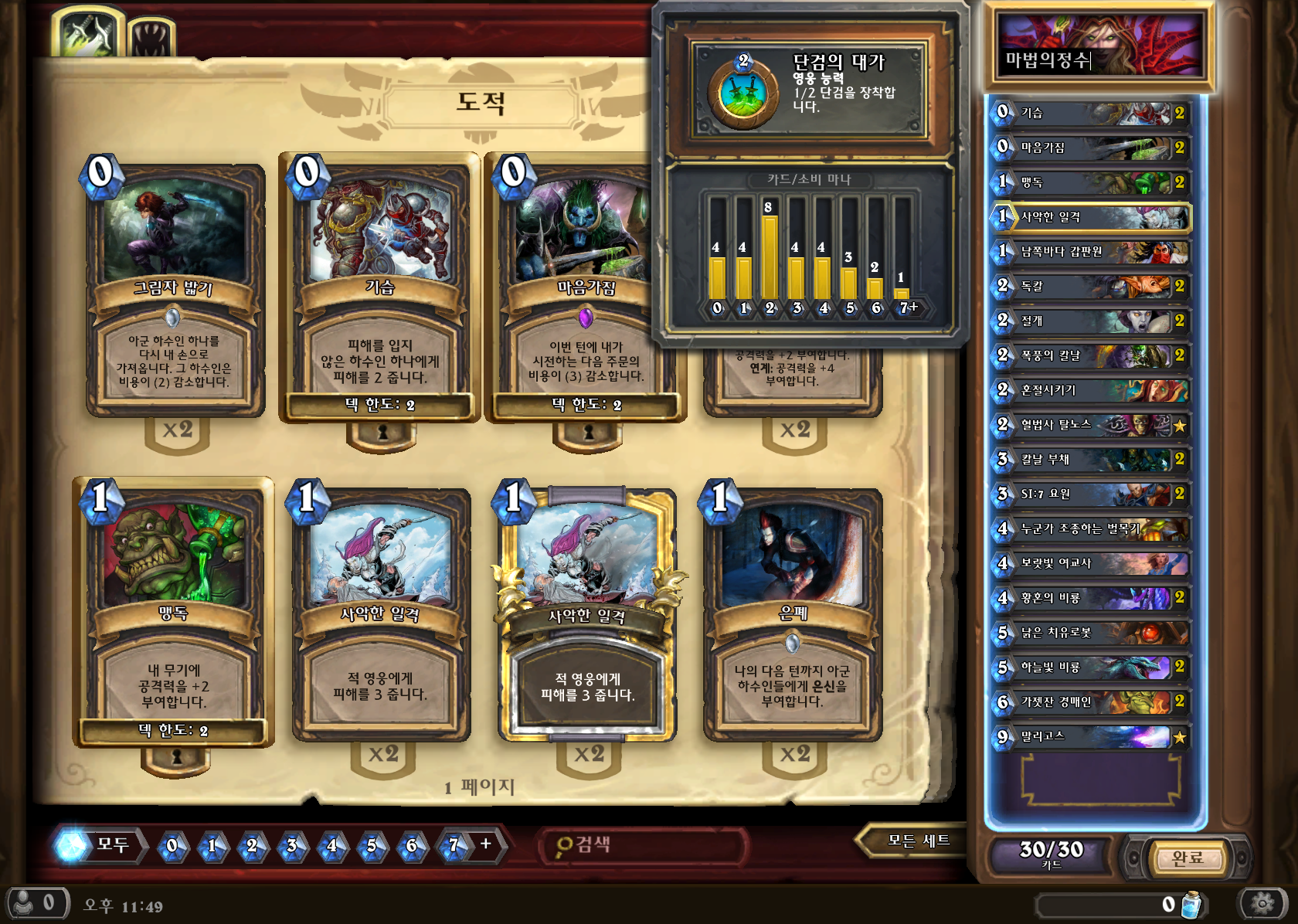Filter cards by mana cost 3
Screen dimensions: 1298x924
click(292, 846)
